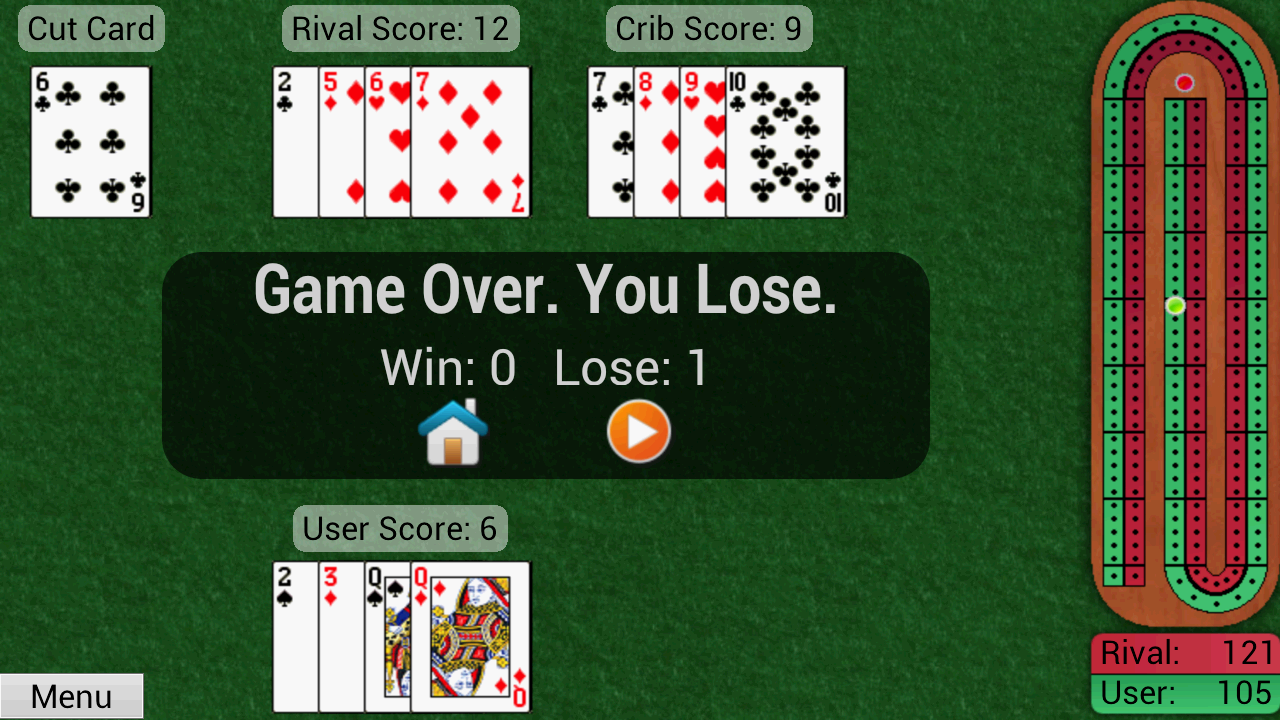Screen dimensions: 1280x720
Task: Click the 7 of diamonds in rival's hand
Action: 470,141
